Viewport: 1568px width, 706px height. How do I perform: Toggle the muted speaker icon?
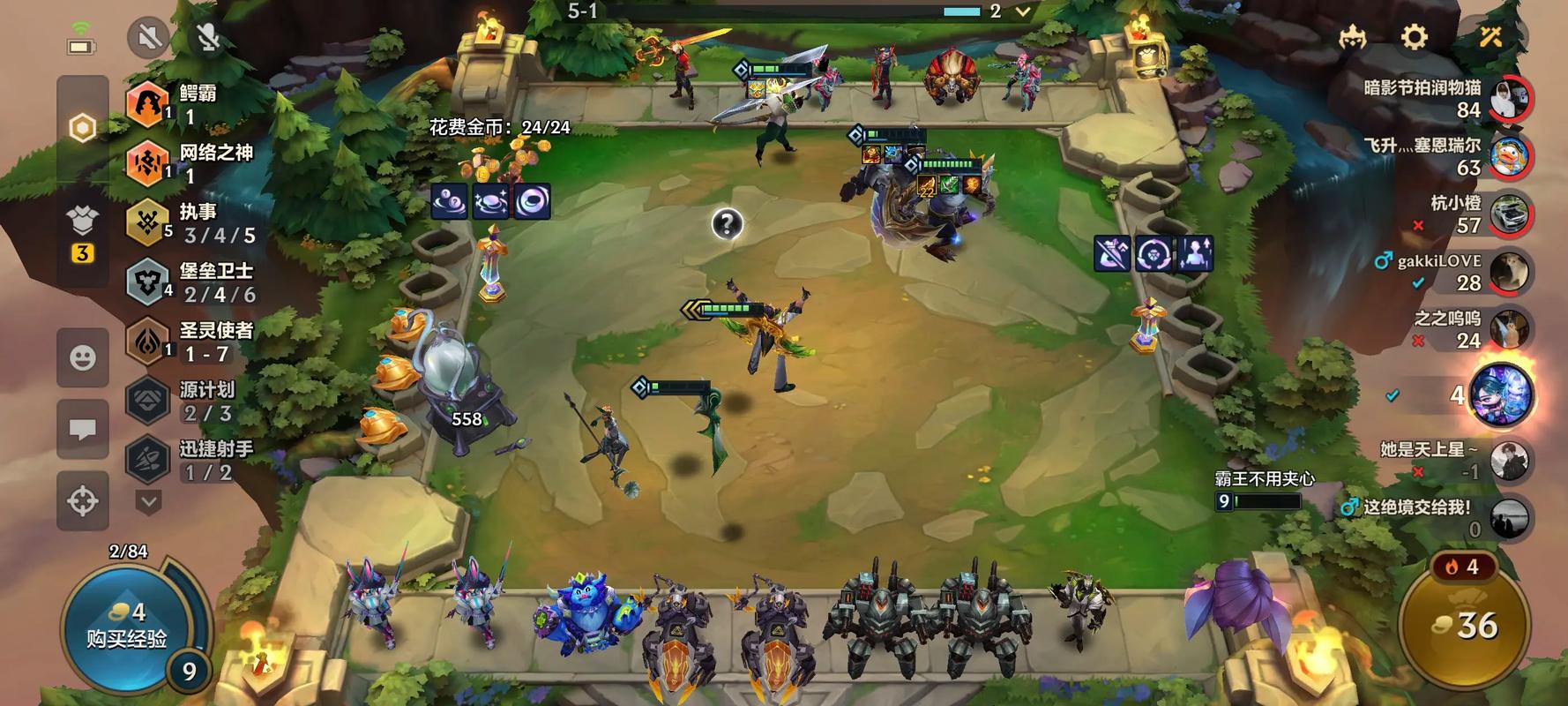click(148, 37)
